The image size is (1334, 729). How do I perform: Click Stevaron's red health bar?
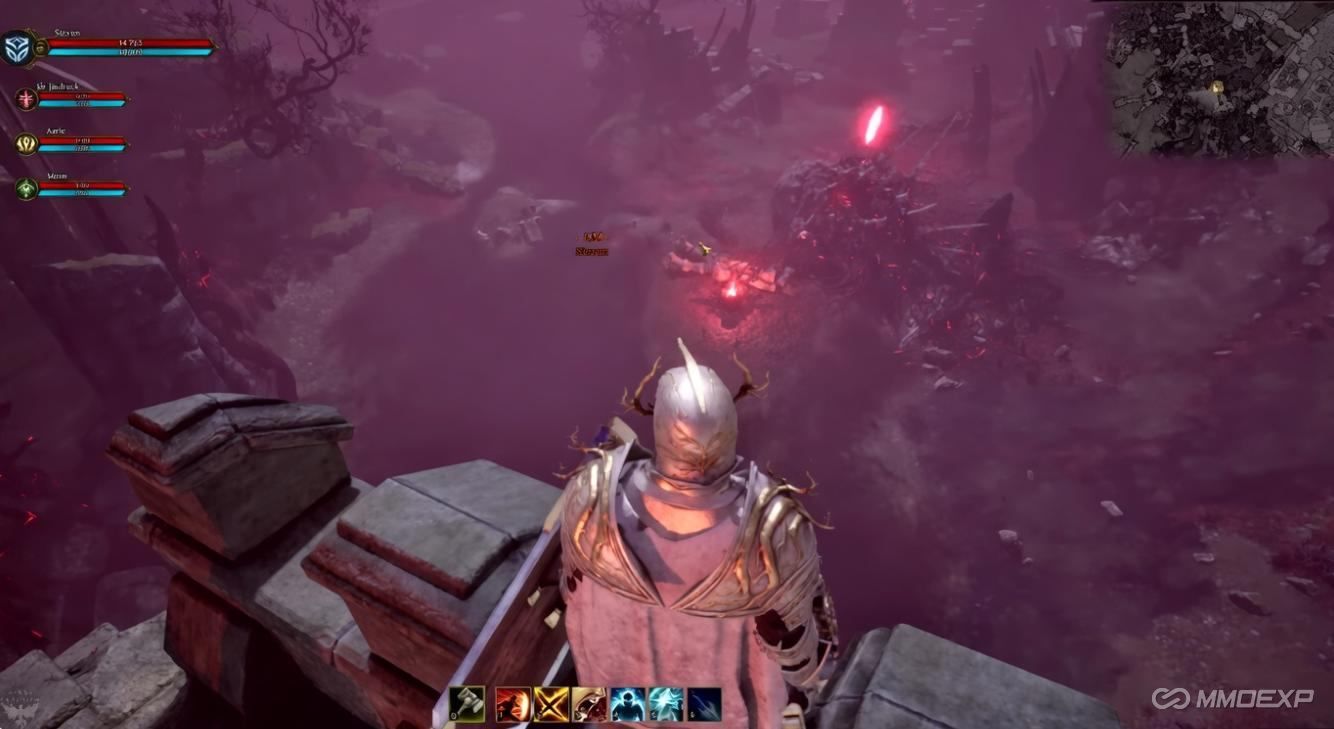click(128, 42)
